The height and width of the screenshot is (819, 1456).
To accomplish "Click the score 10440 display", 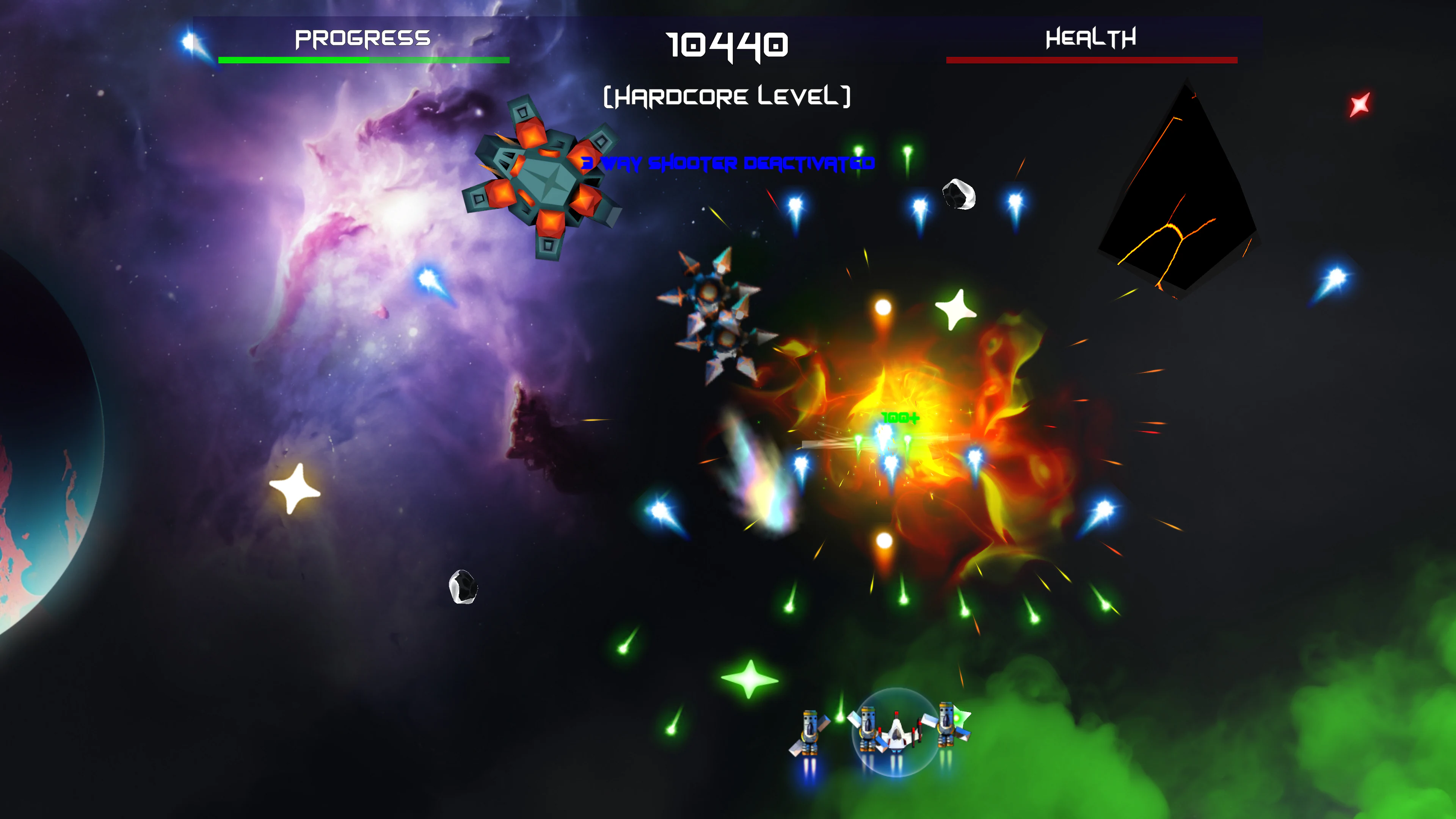I will point(726,46).
